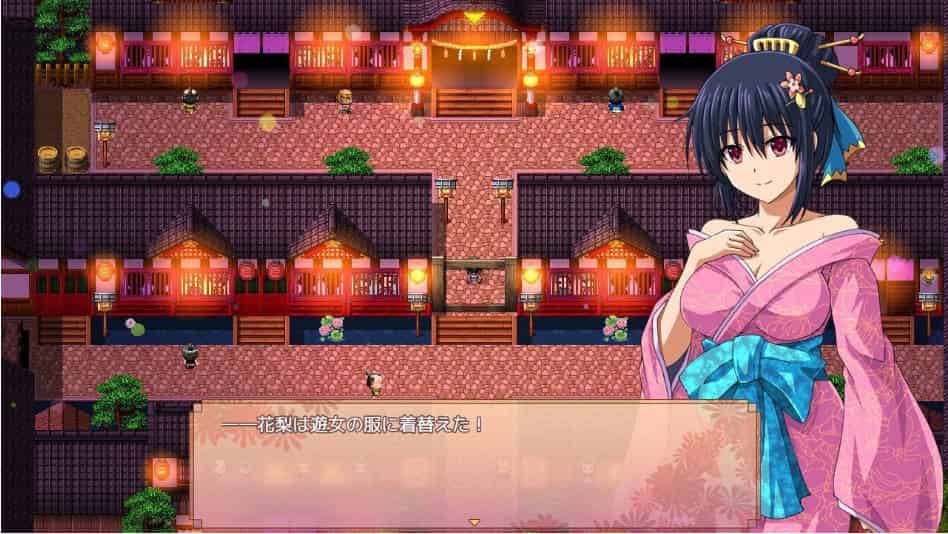Click the continue arrow below the dialogue text
This screenshot has width=948, height=534.
coord(474,522)
